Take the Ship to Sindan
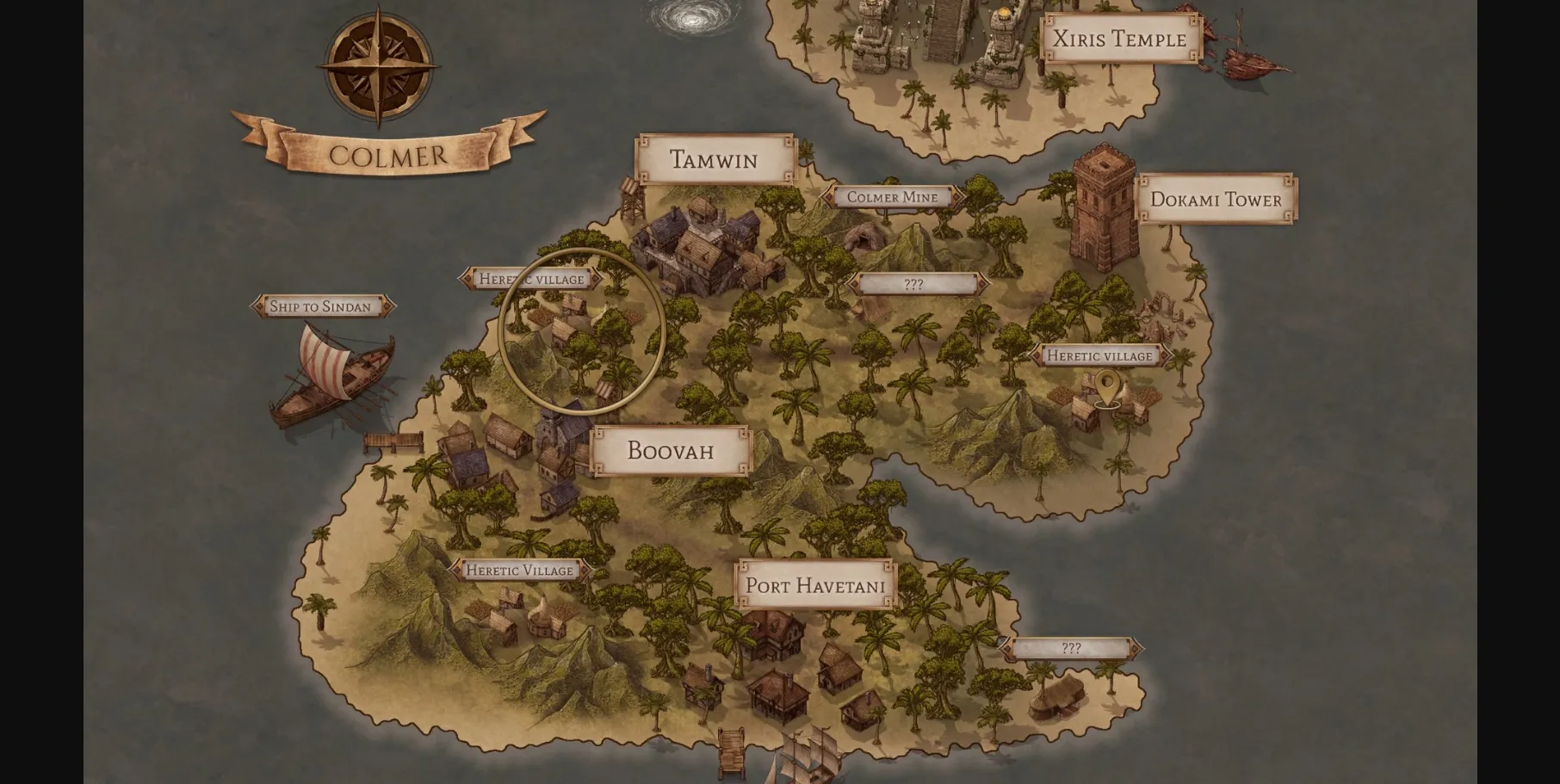 pyautogui.click(x=320, y=306)
